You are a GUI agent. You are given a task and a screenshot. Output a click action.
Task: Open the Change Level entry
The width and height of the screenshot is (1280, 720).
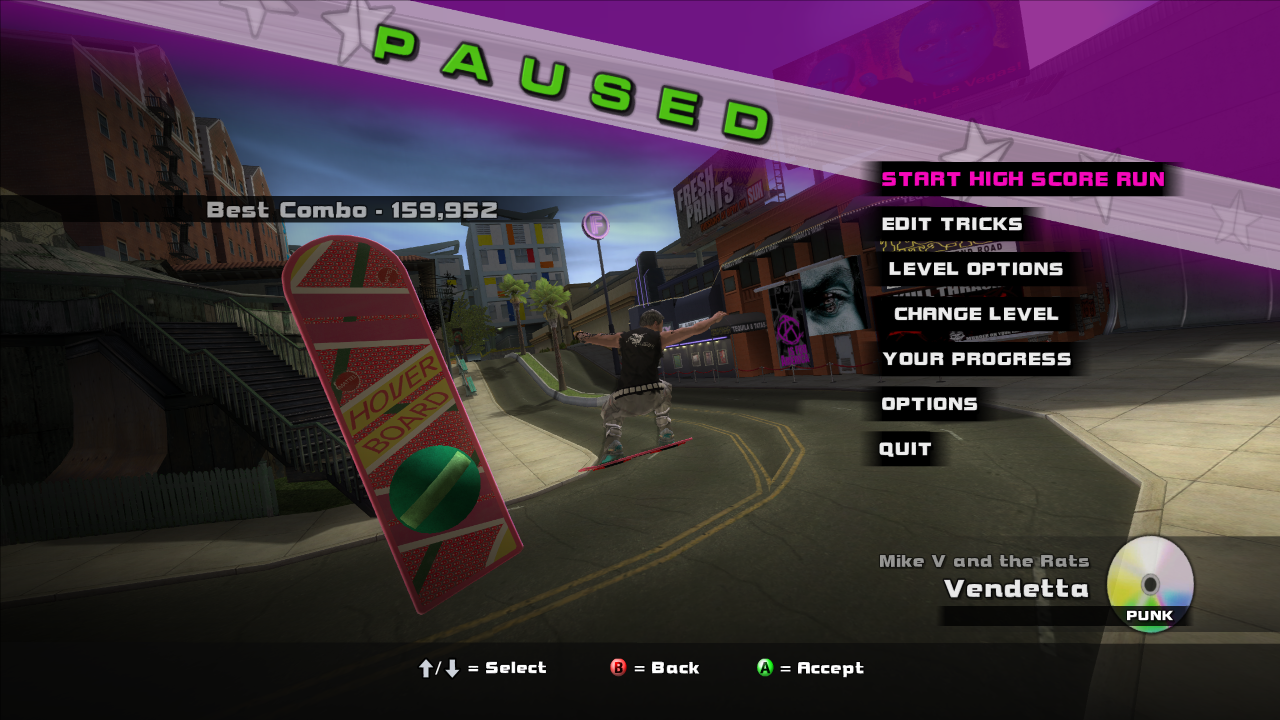[975, 314]
